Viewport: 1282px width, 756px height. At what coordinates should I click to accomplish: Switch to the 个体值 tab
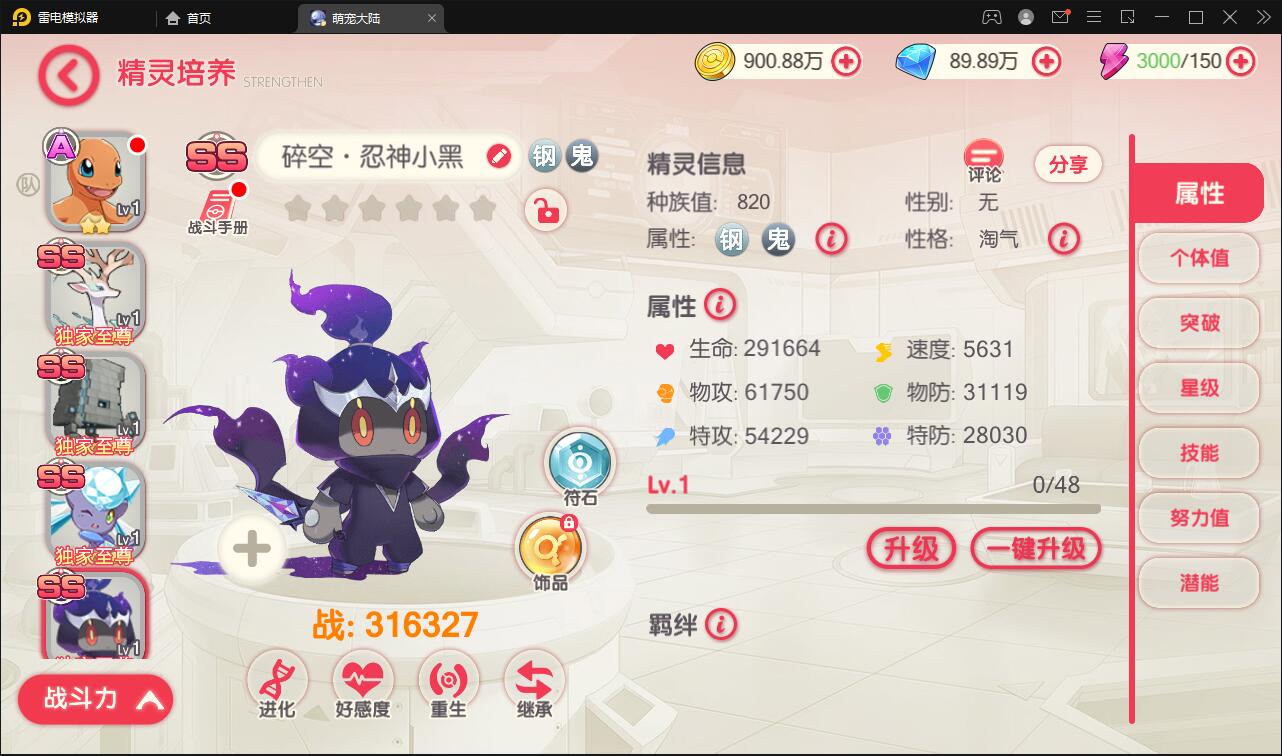click(x=1198, y=258)
